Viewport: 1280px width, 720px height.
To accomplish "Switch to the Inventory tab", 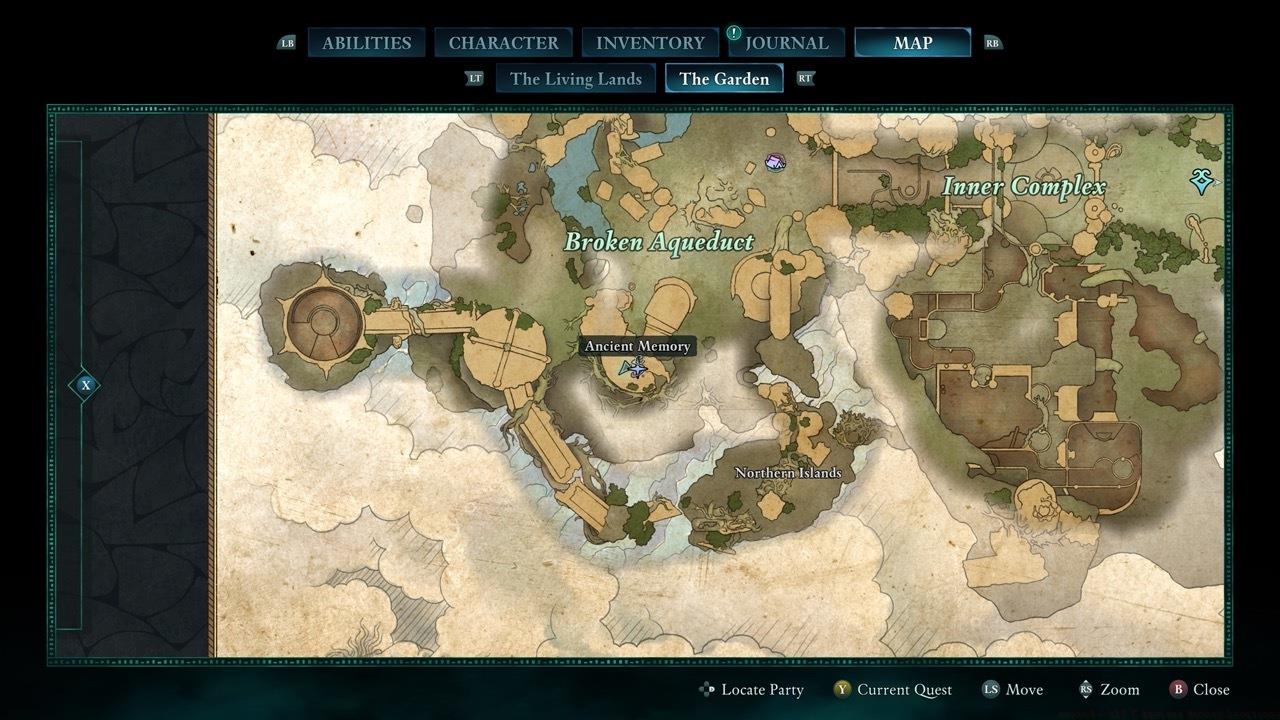I will 649,42.
